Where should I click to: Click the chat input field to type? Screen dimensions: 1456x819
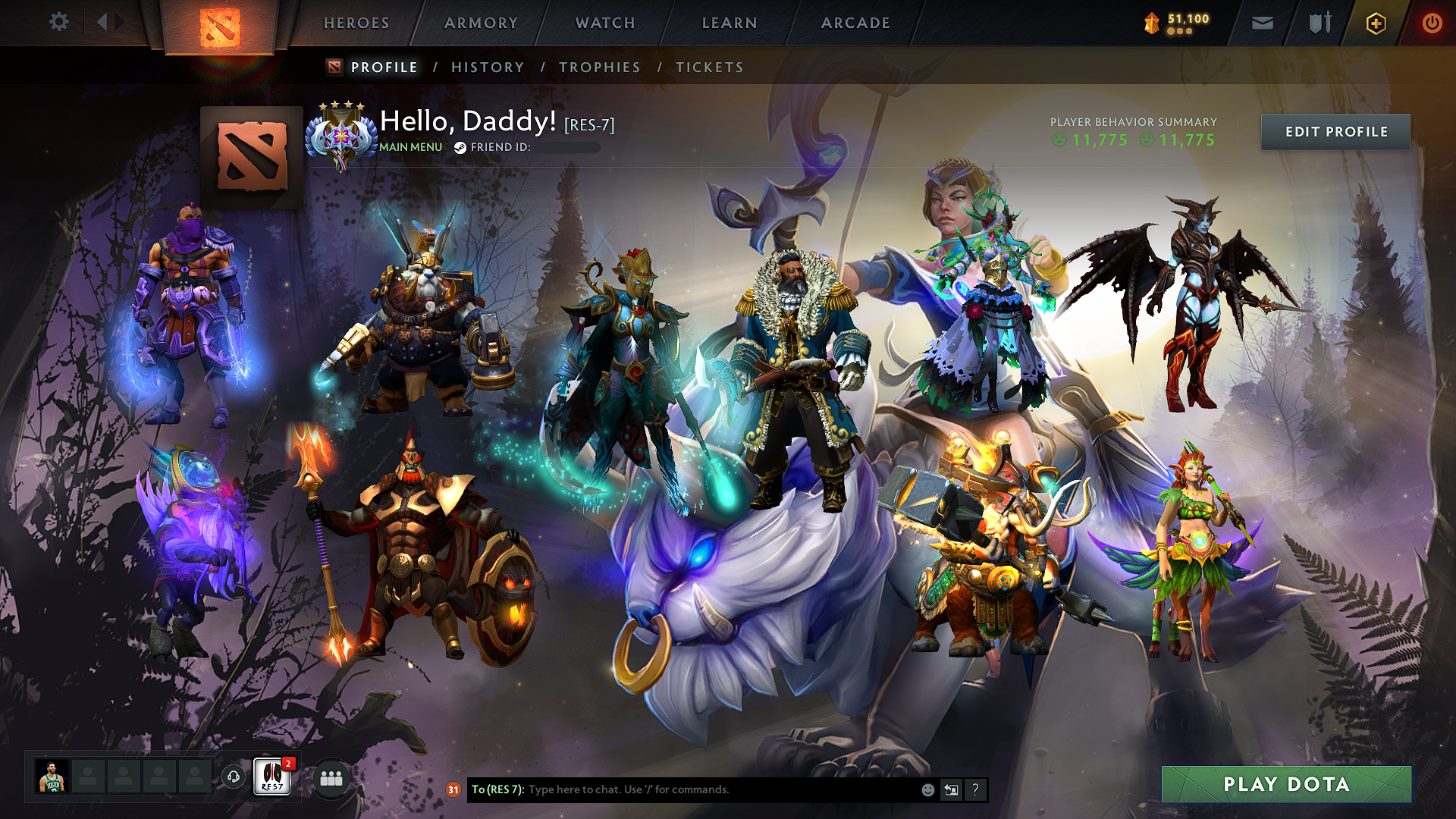682,789
